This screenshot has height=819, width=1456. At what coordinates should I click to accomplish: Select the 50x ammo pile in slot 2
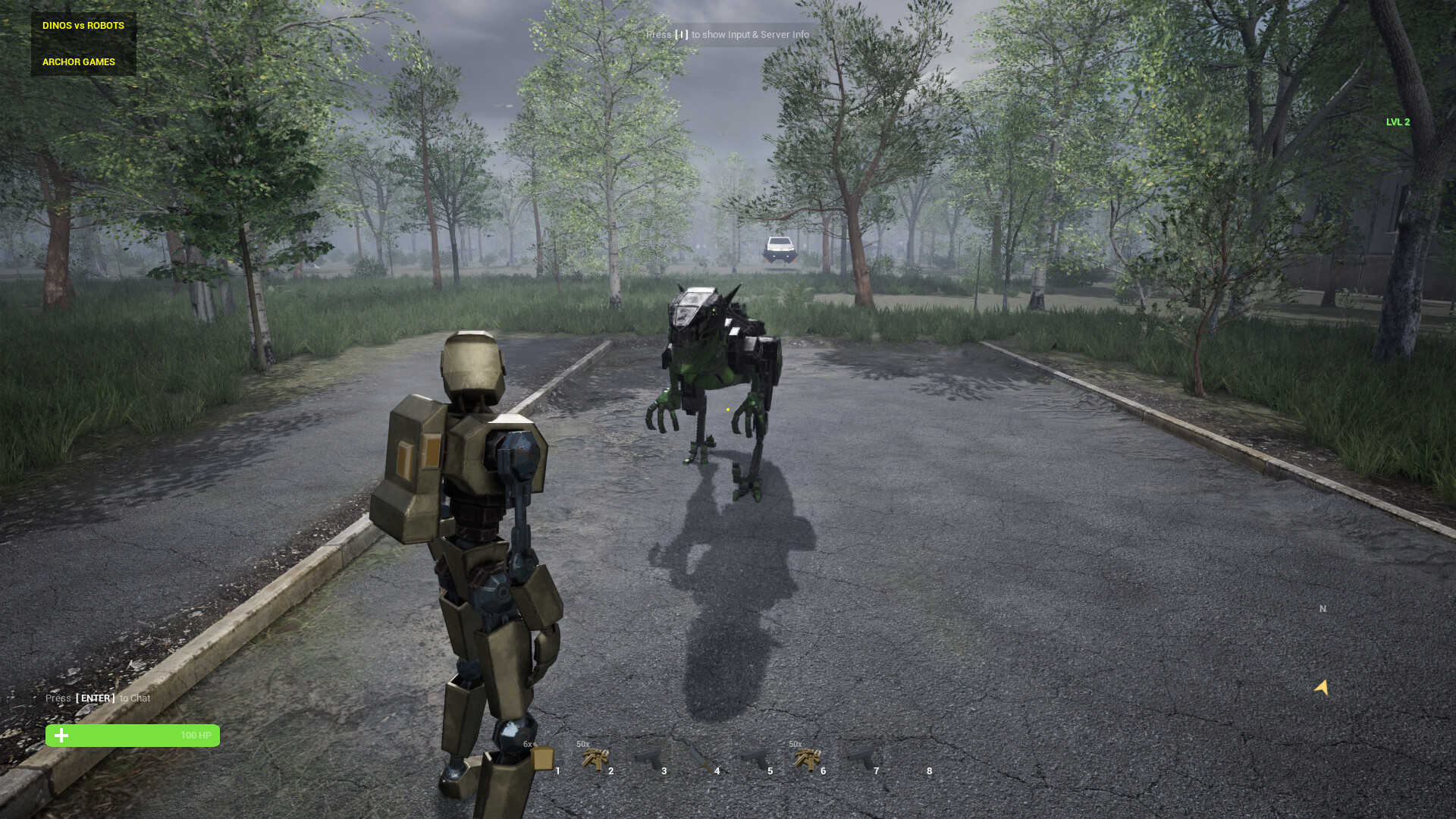[x=598, y=758]
